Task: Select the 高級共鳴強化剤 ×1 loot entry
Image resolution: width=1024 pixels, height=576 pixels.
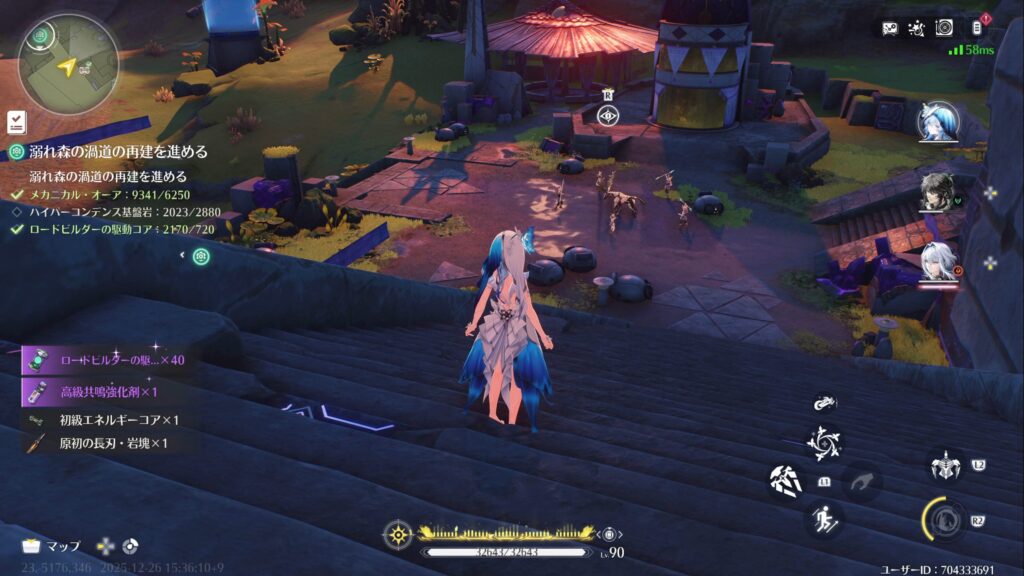Action: click(x=108, y=391)
